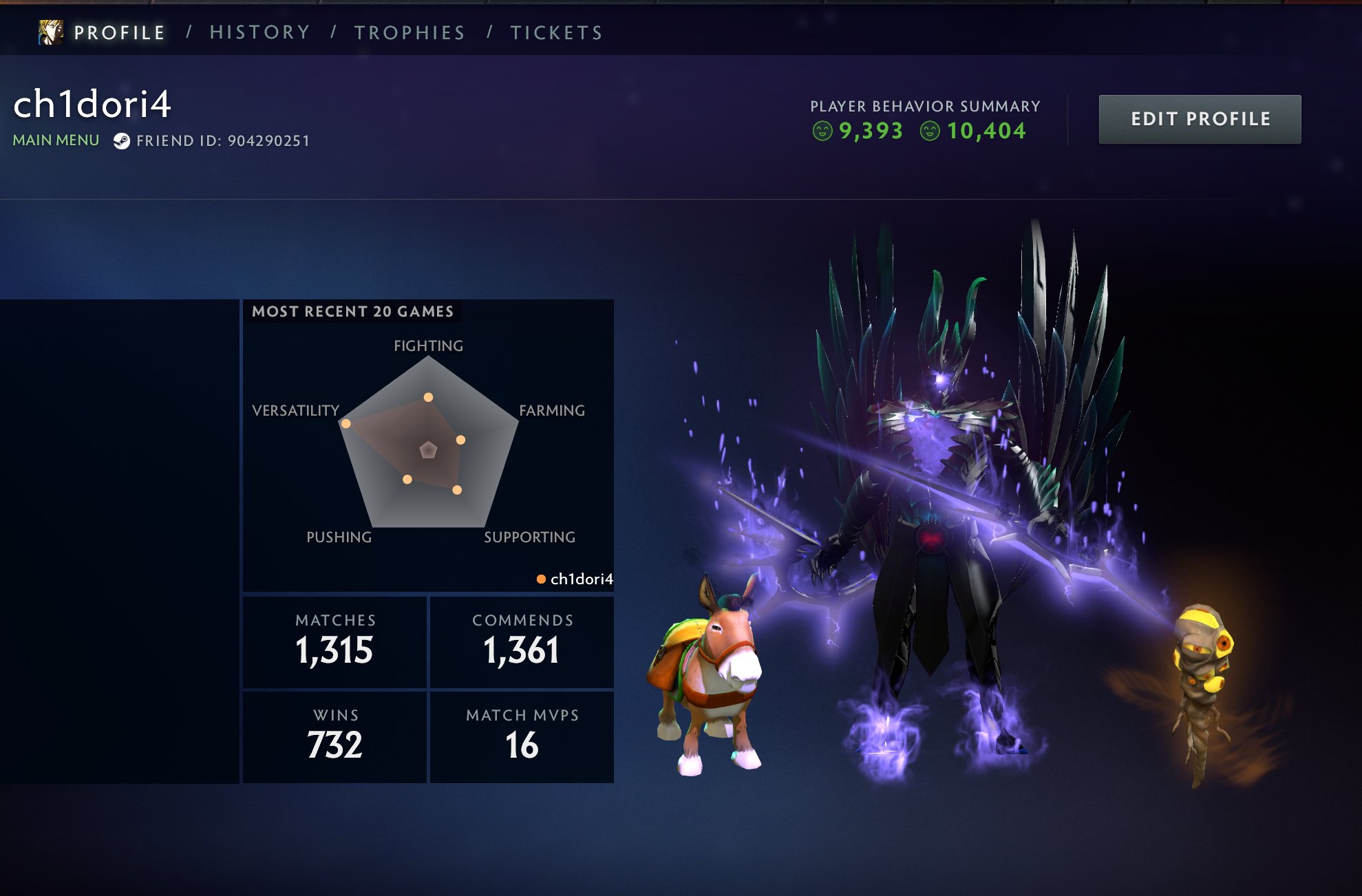Viewport: 1362px width, 896px height.
Task: Choose the Wins stat tile
Action: point(335,736)
